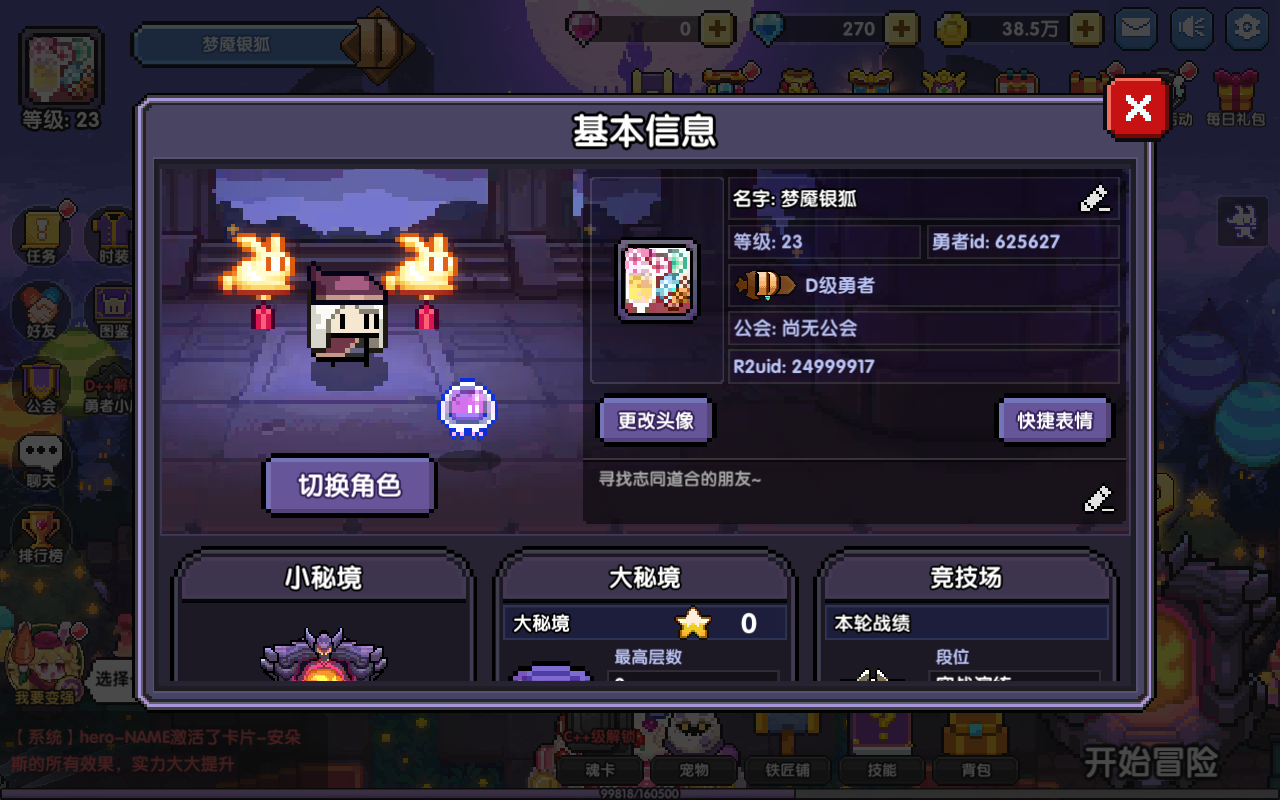Switch to the 竞技场 arena section
This screenshot has height=800, width=1280.
[x=966, y=578]
